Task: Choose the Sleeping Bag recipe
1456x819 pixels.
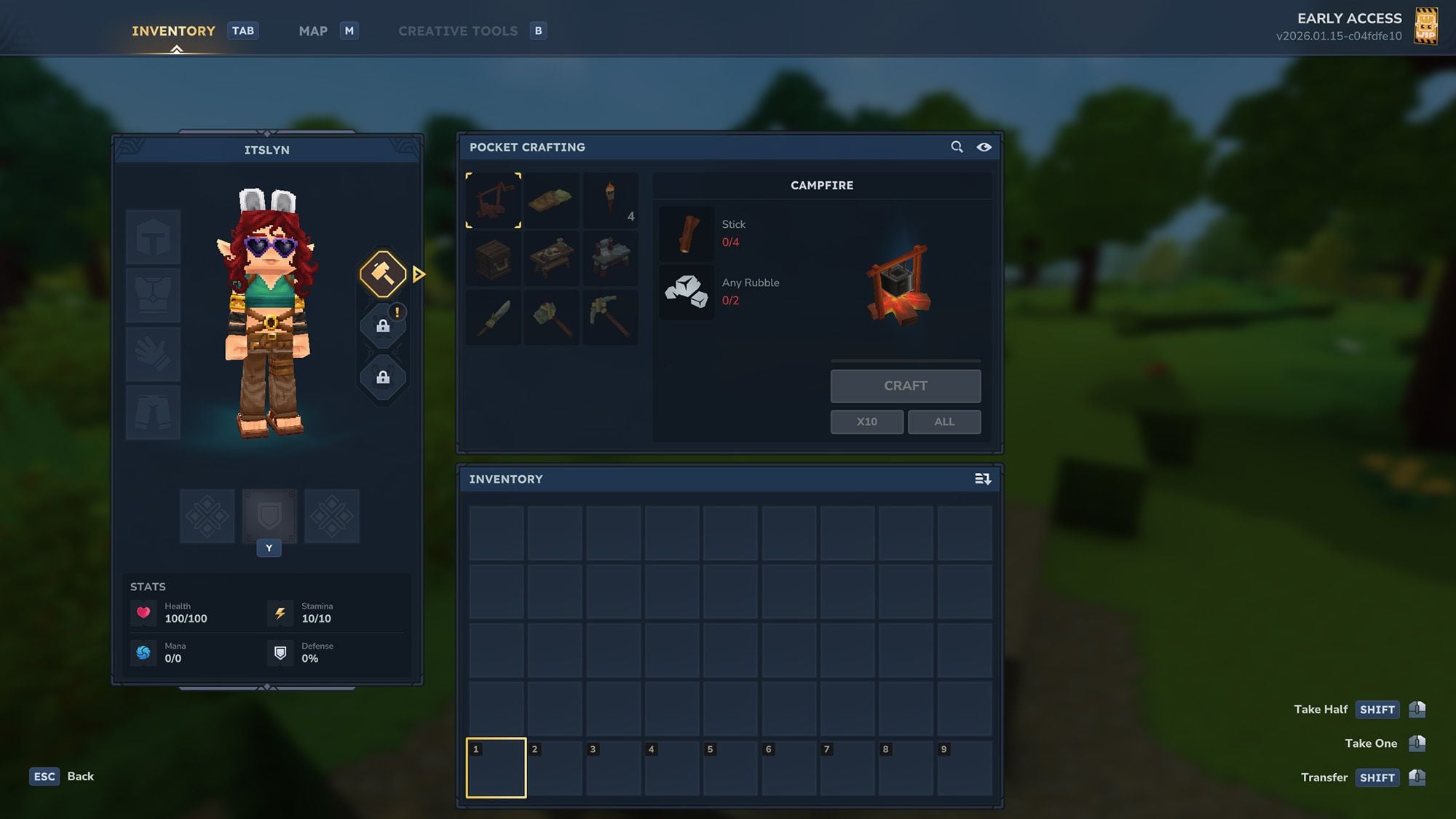Action: (552, 200)
